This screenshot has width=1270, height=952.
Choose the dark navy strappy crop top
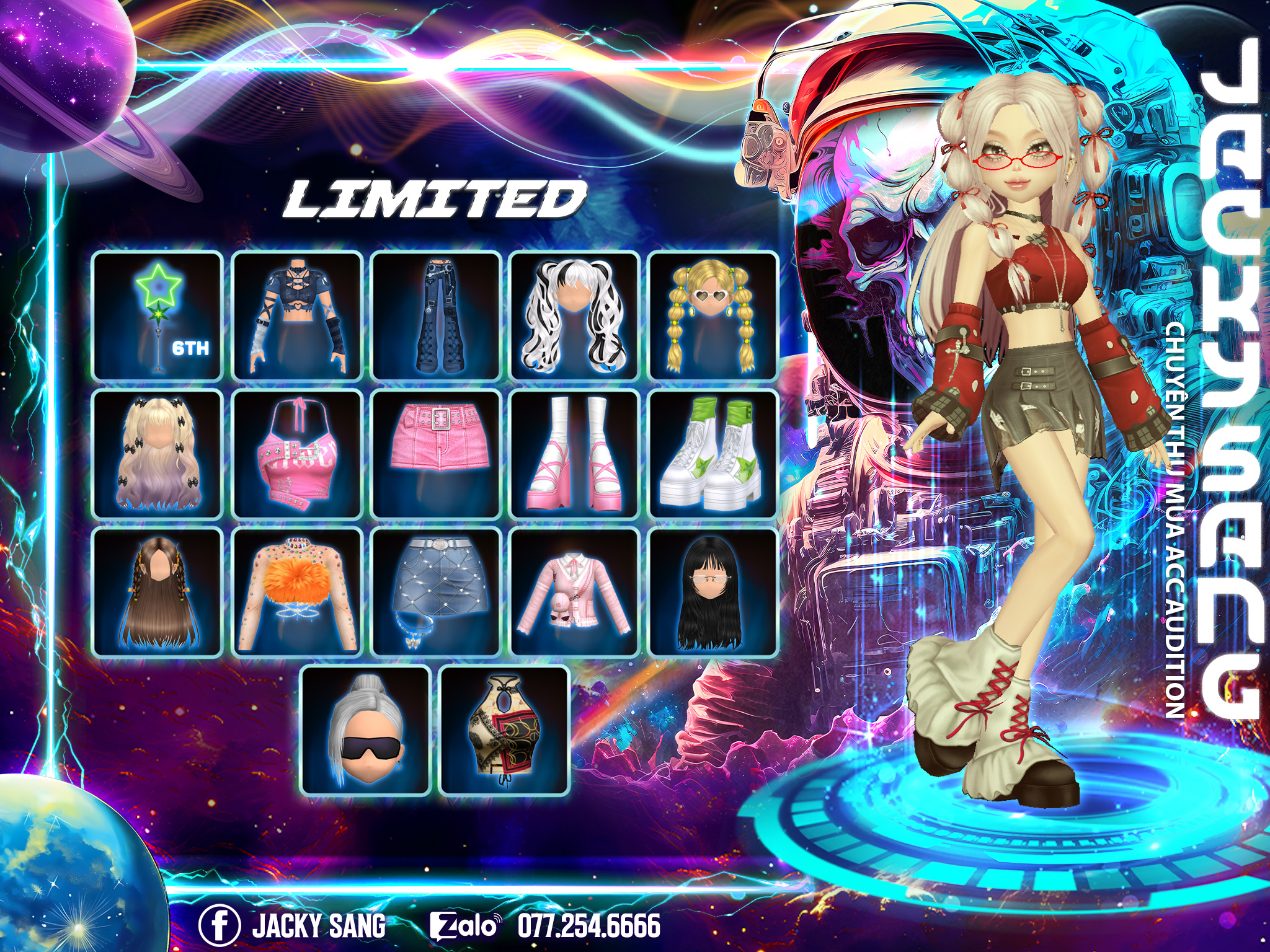coord(296,316)
